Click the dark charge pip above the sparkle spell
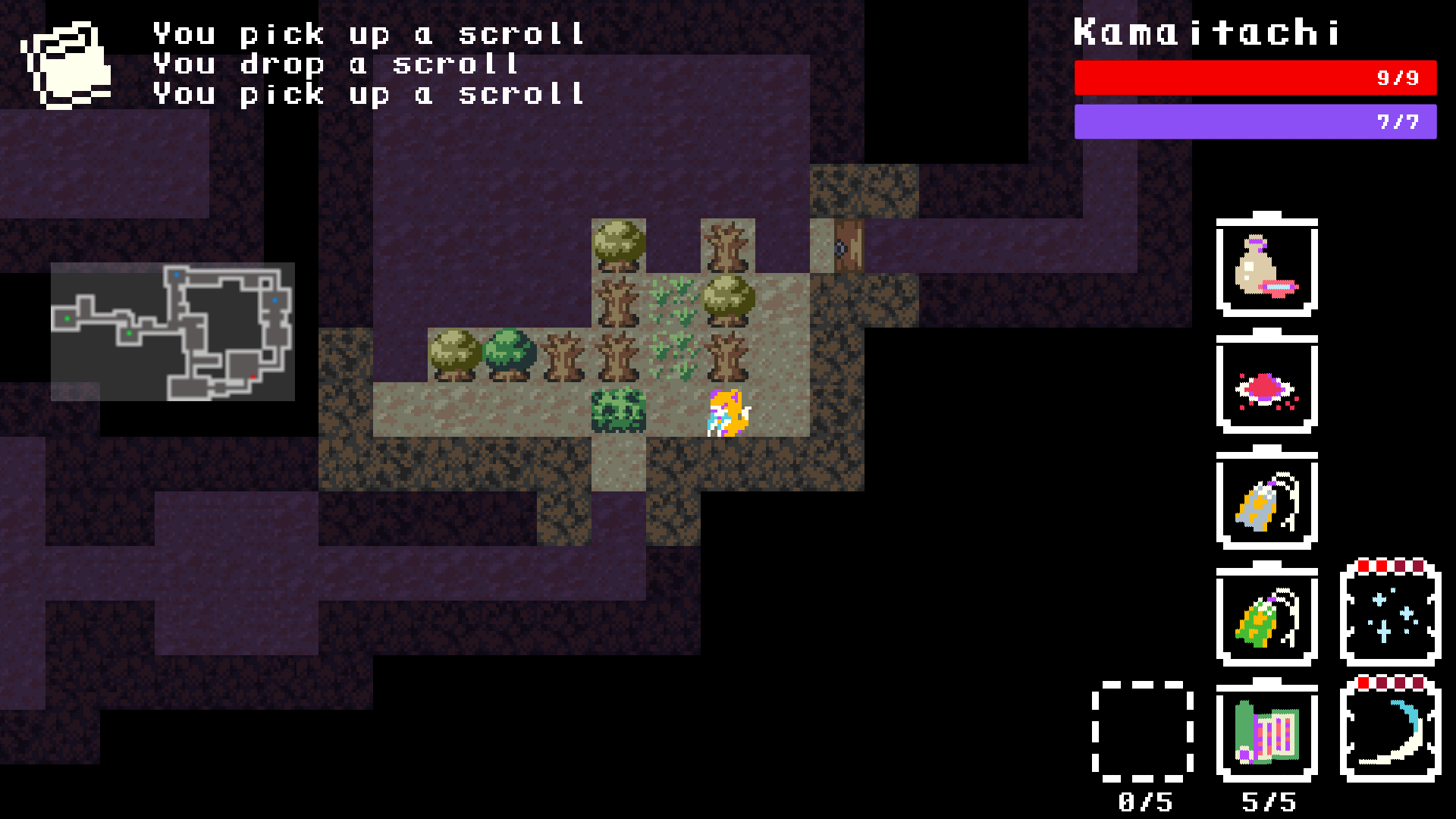Image resolution: width=1456 pixels, height=819 pixels. (x=1401, y=566)
